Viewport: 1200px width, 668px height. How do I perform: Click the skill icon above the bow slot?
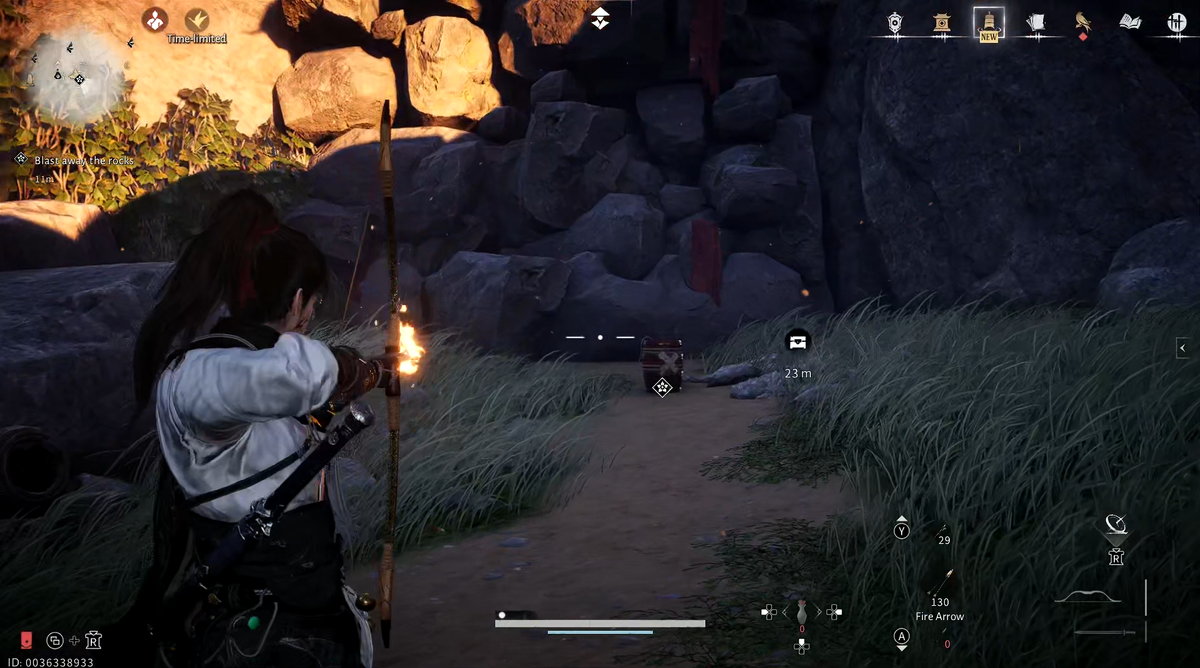(x=1116, y=525)
